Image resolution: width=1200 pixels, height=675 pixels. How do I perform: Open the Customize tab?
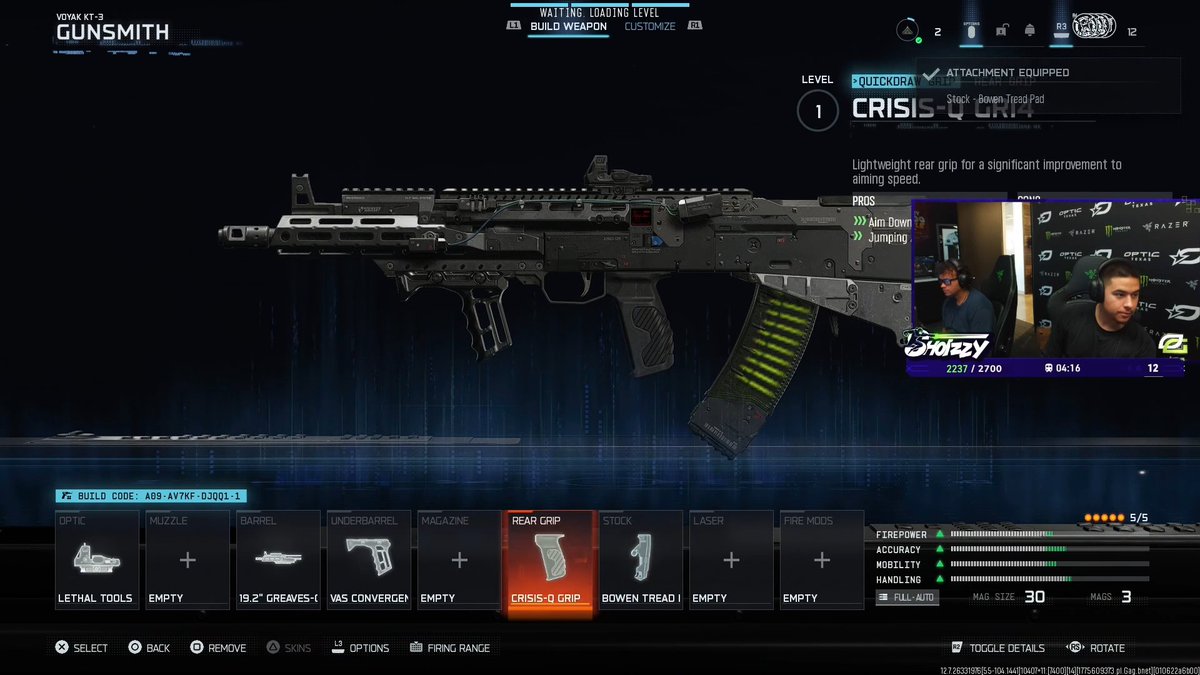pyautogui.click(x=650, y=26)
